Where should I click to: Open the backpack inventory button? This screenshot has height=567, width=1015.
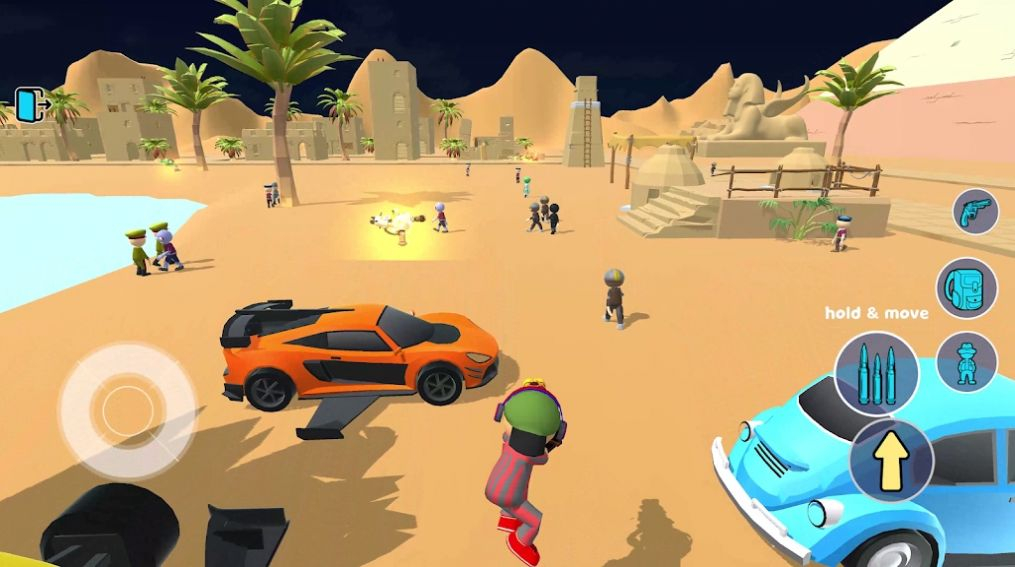pos(966,288)
